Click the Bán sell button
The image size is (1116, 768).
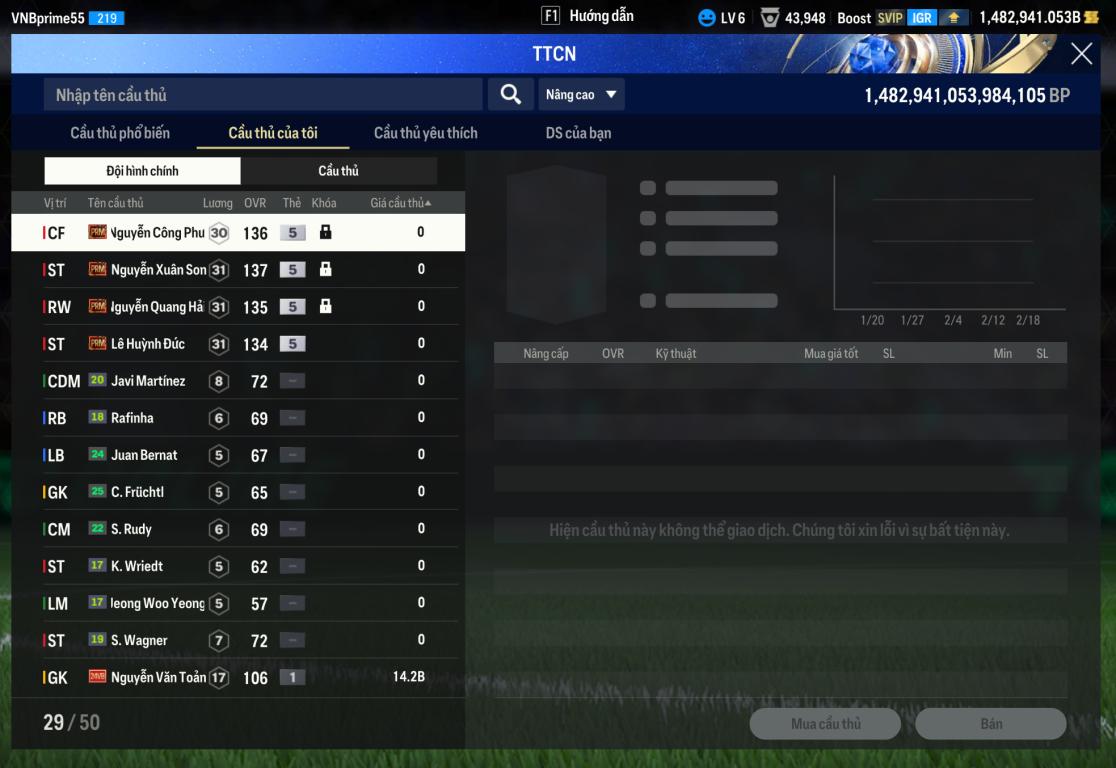click(990, 724)
